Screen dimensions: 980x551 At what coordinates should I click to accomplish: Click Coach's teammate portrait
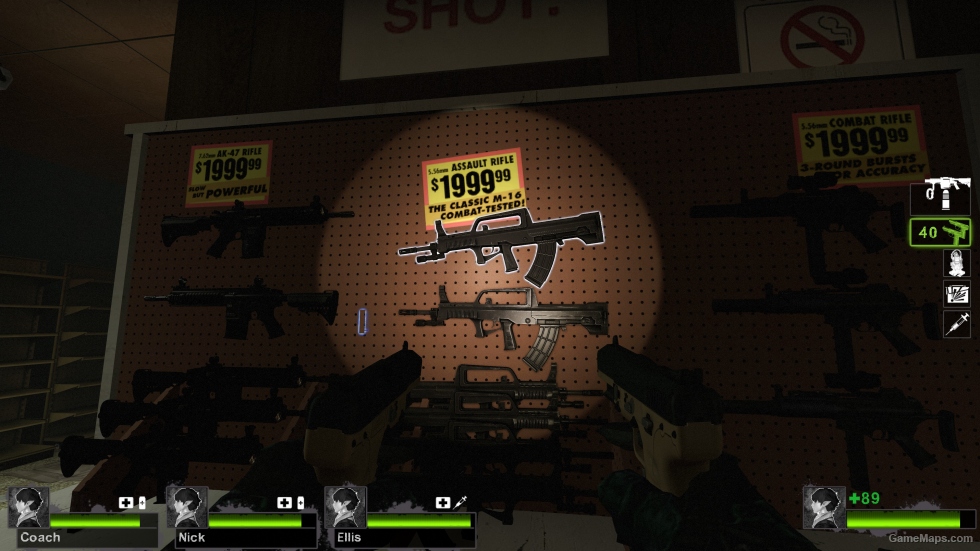[x=28, y=507]
